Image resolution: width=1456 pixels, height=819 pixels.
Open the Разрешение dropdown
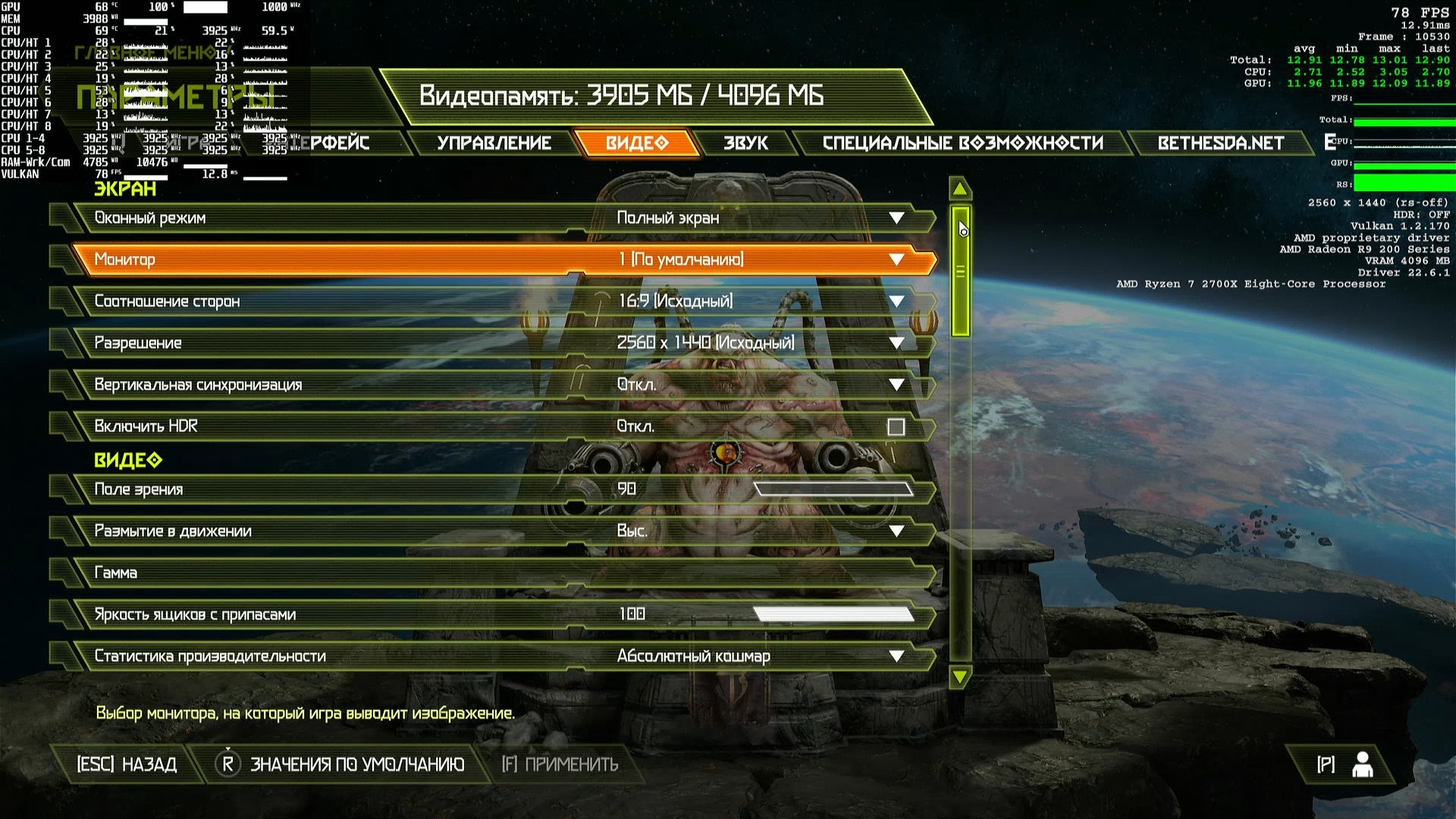896,343
